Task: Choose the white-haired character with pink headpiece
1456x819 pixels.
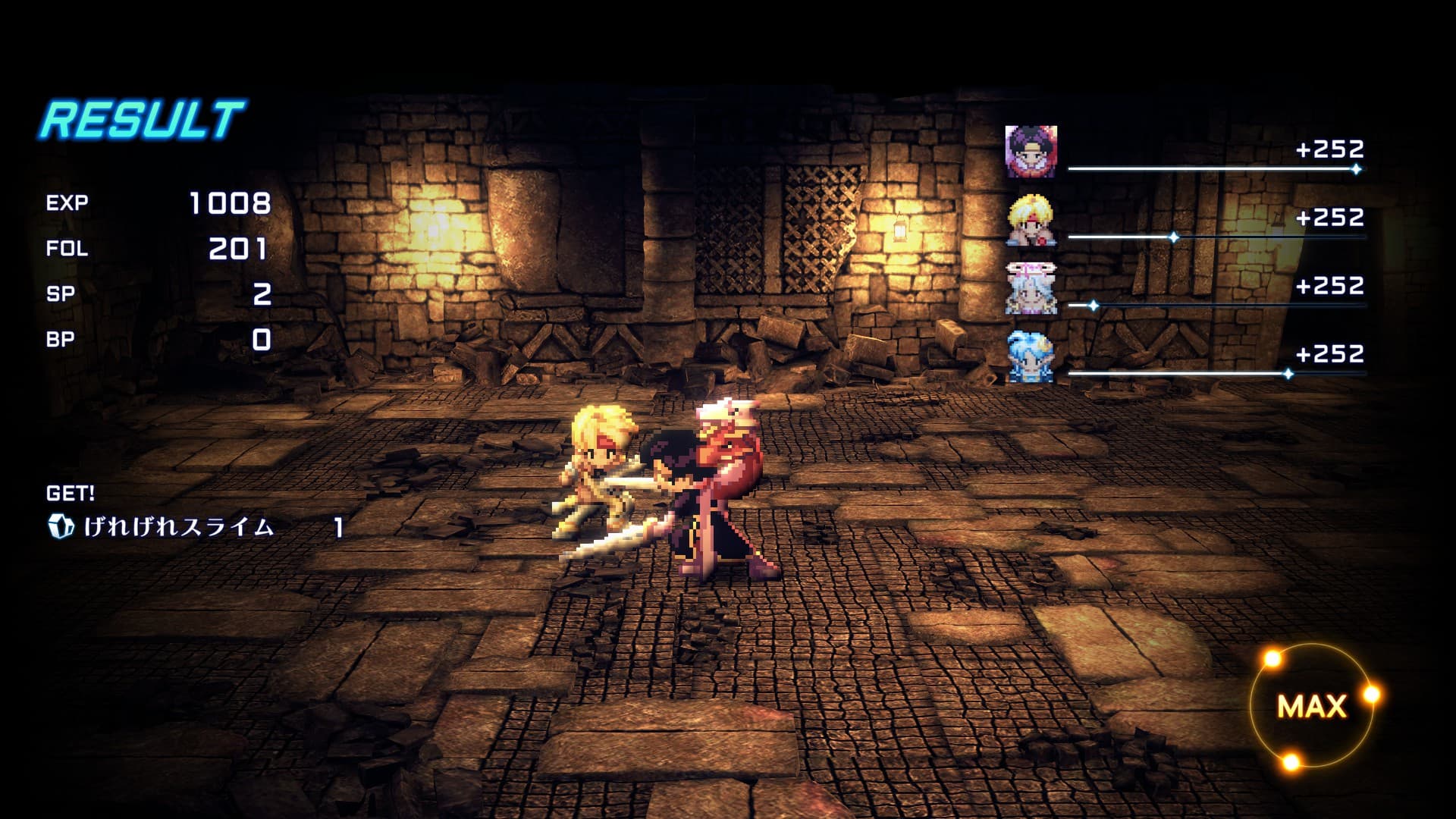Action: point(1031,288)
